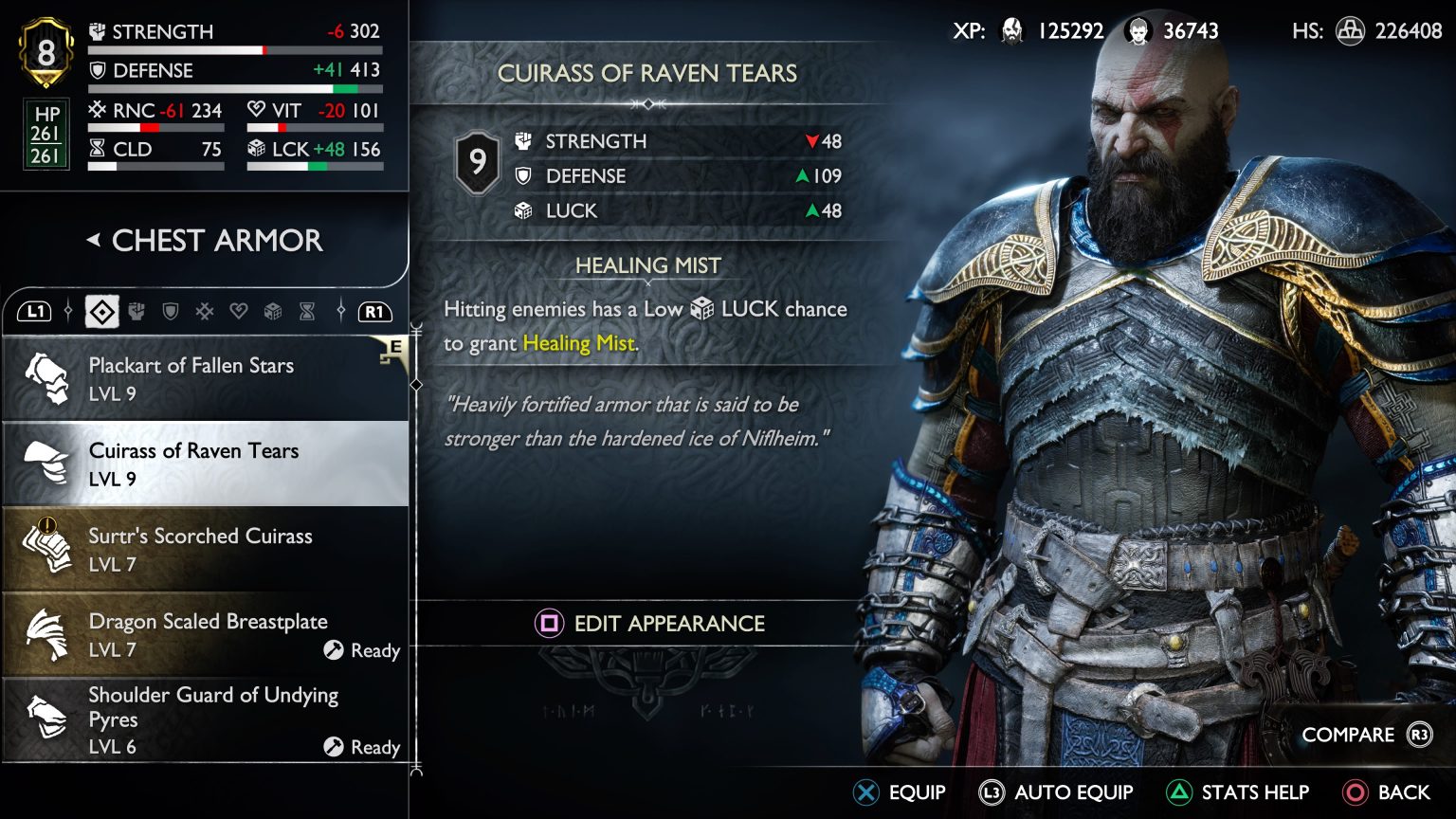The width and height of the screenshot is (1456, 819).
Task: Select the Defense shield filter icon
Action: [171, 311]
